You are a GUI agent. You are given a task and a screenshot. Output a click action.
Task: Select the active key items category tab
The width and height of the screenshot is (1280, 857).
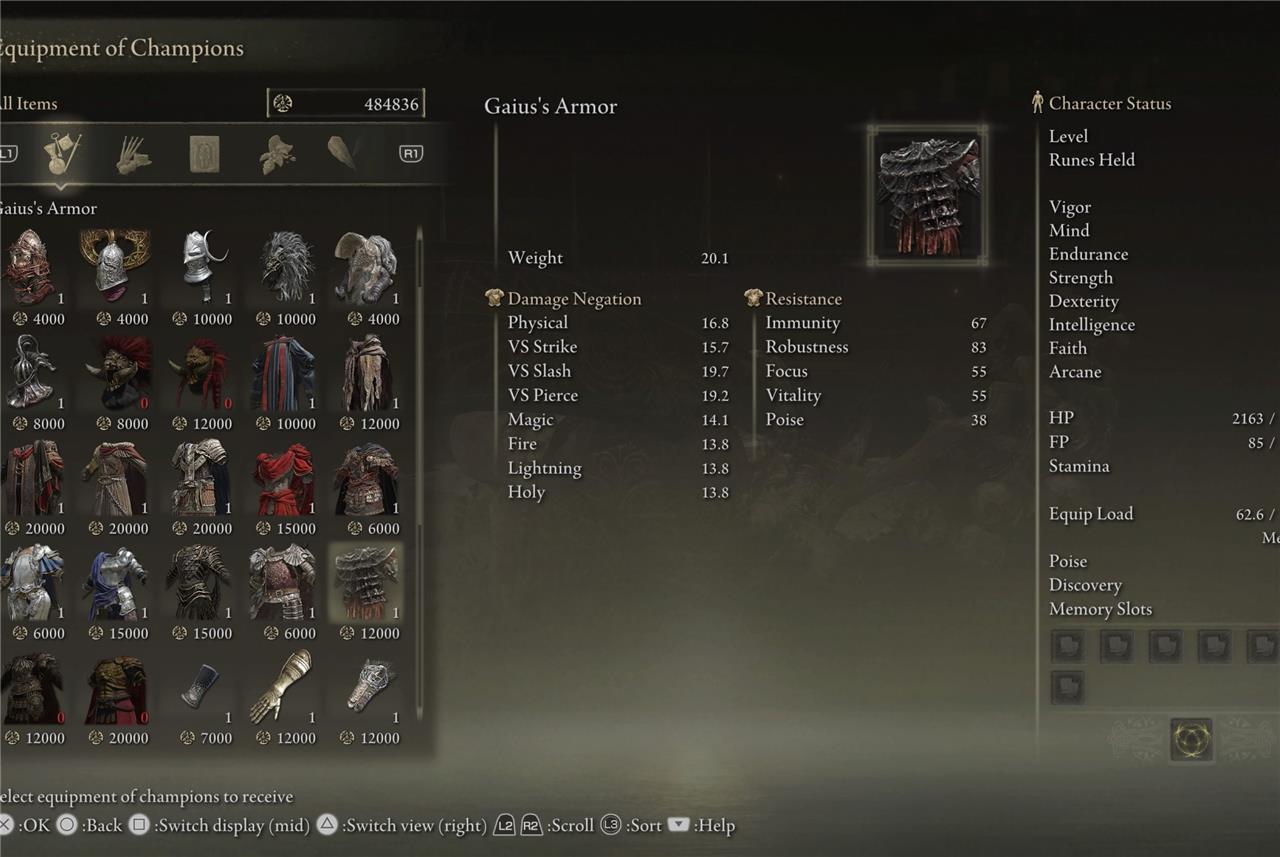click(x=62, y=154)
